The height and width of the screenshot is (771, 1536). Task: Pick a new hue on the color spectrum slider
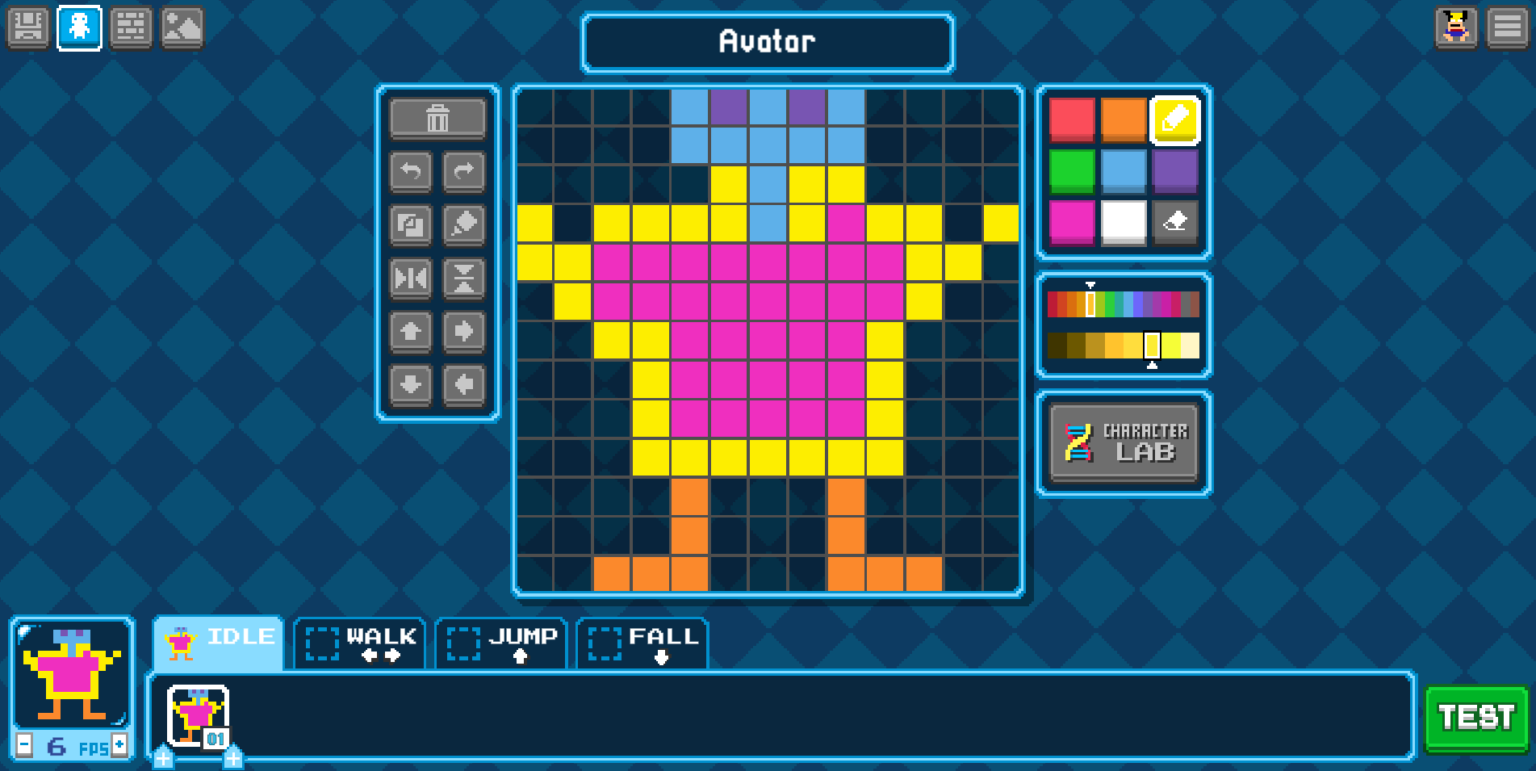(1123, 303)
